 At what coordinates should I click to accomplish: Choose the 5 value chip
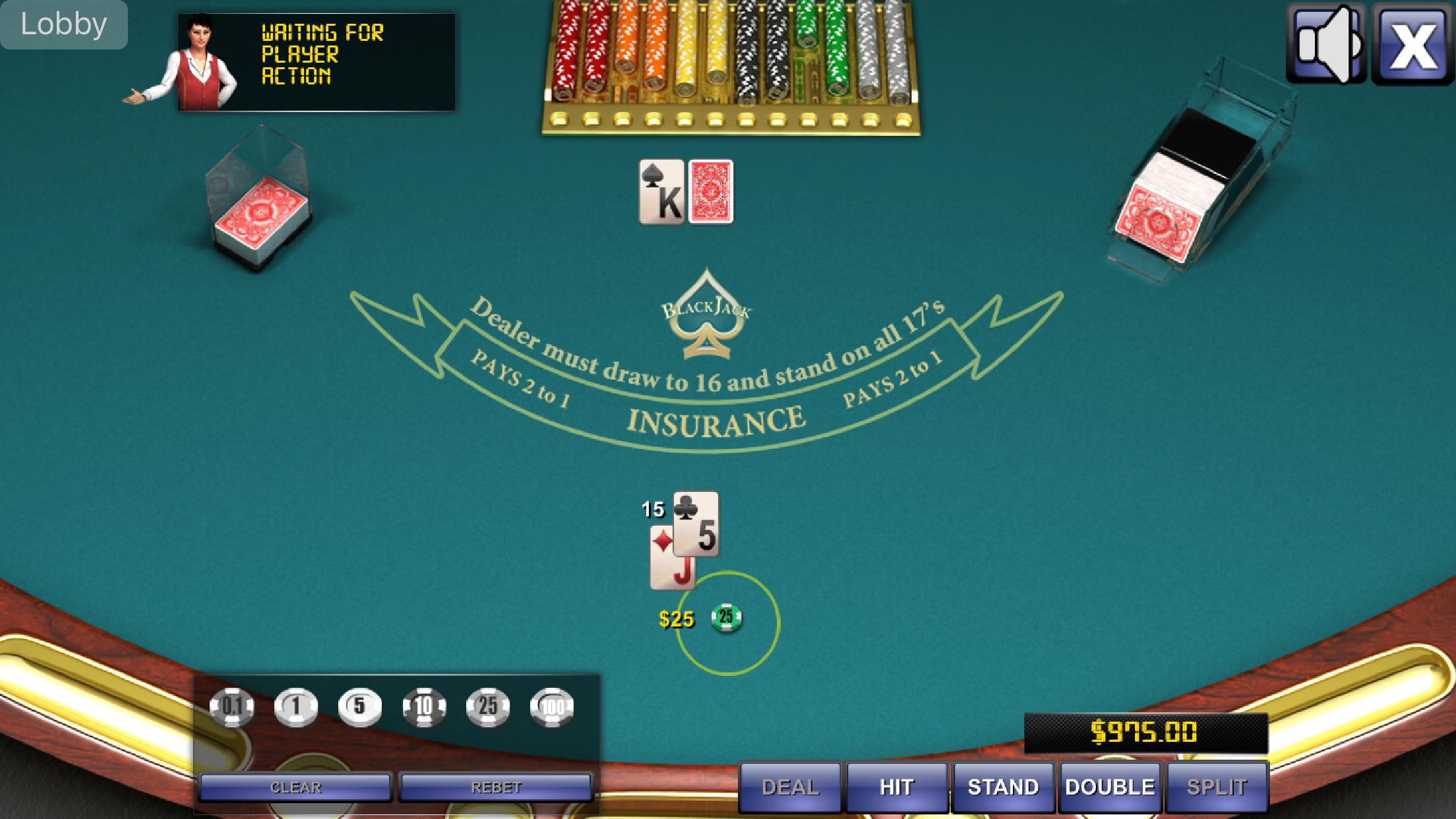point(359,707)
